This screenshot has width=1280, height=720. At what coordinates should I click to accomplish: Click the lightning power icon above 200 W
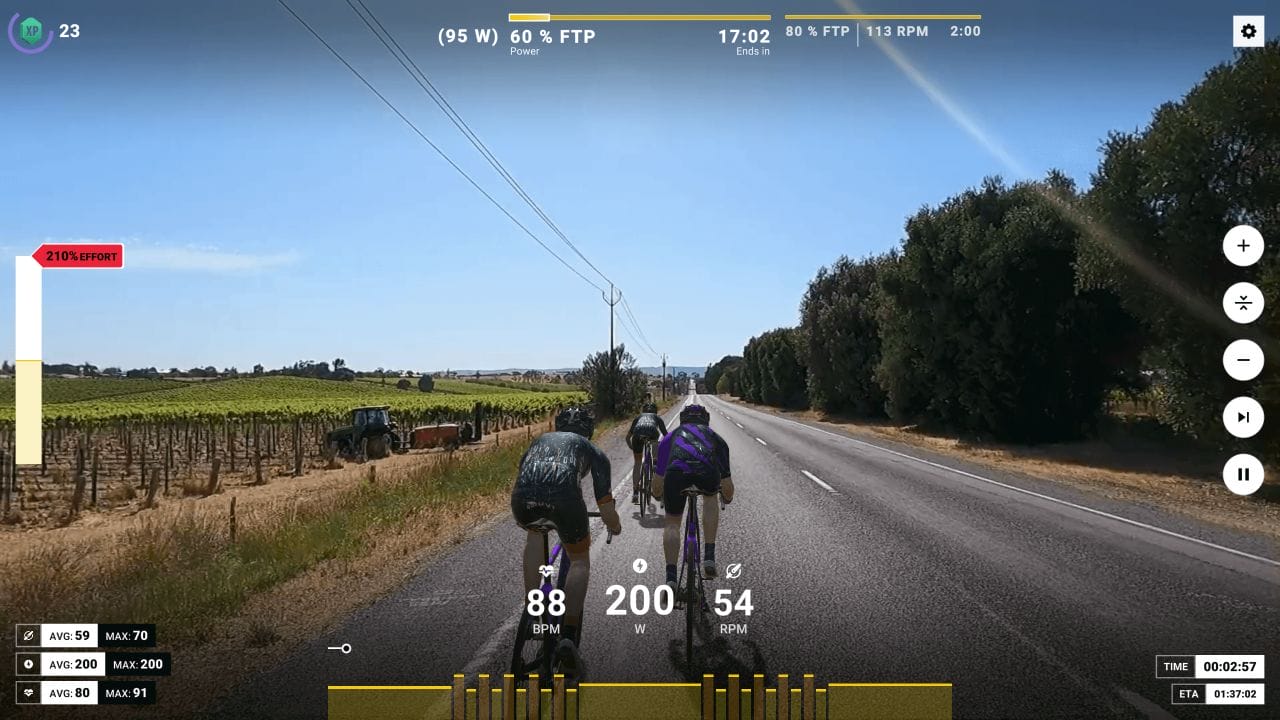(640, 566)
